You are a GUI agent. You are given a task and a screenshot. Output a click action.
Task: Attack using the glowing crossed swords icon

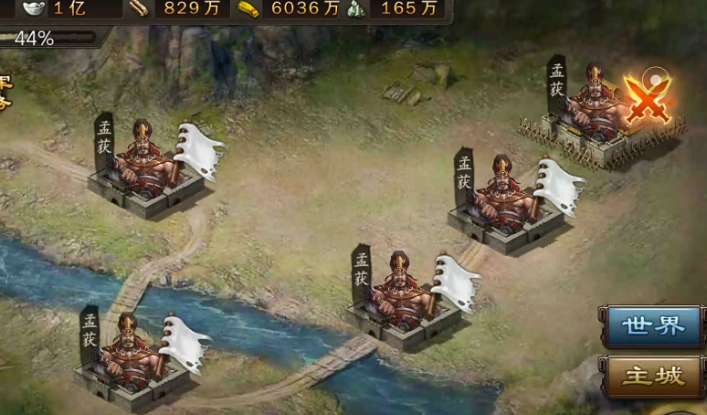click(x=646, y=100)
